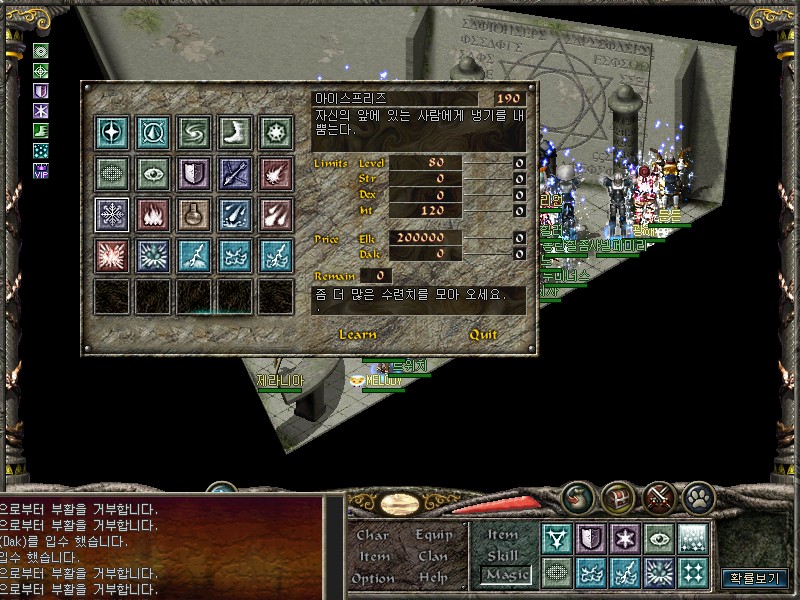Open the Help menu

[x=433, y=578]
